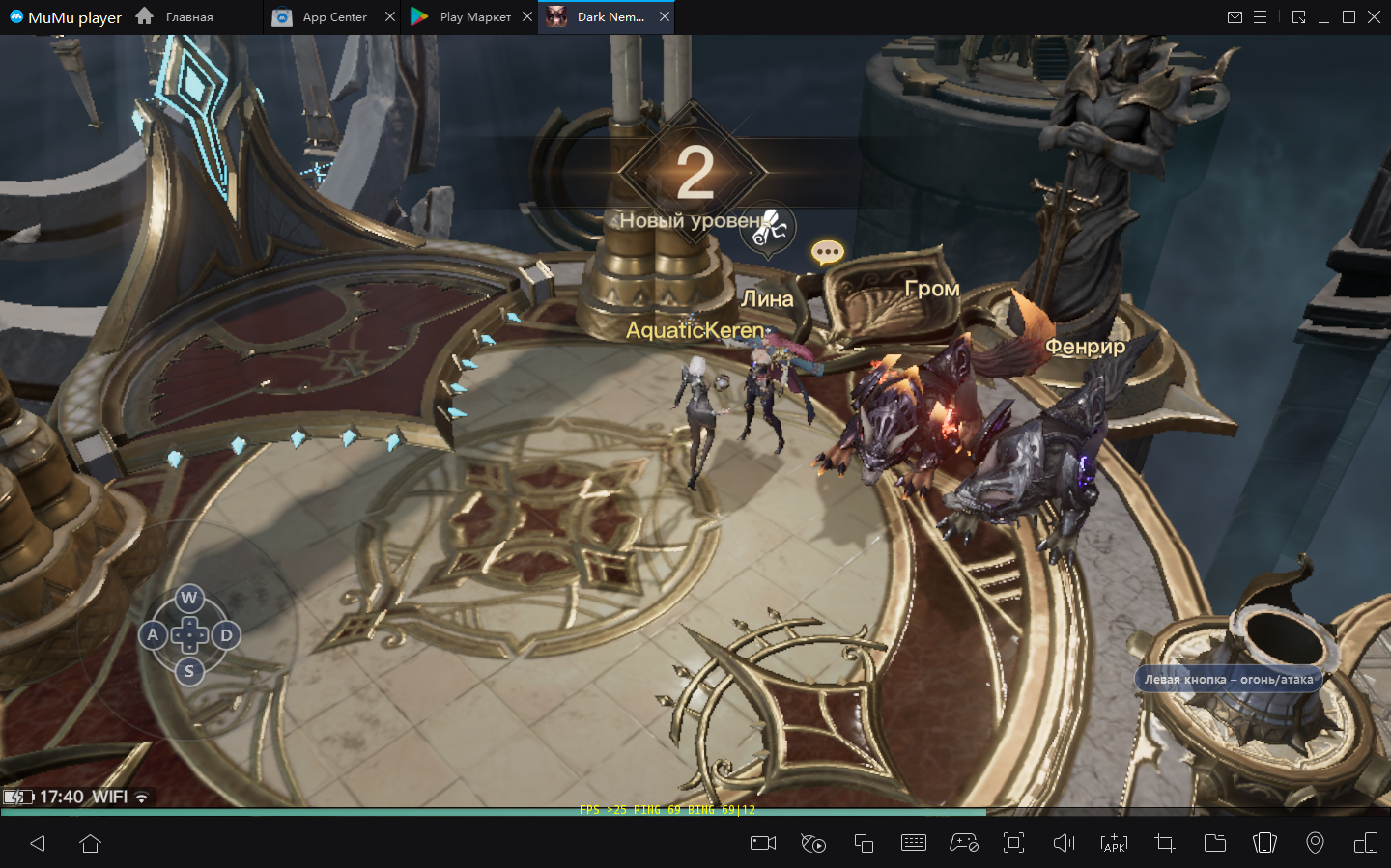1391x868 pixels.
Task: Tap the A direction on movement pad
Action: click(x=153, y=634)
